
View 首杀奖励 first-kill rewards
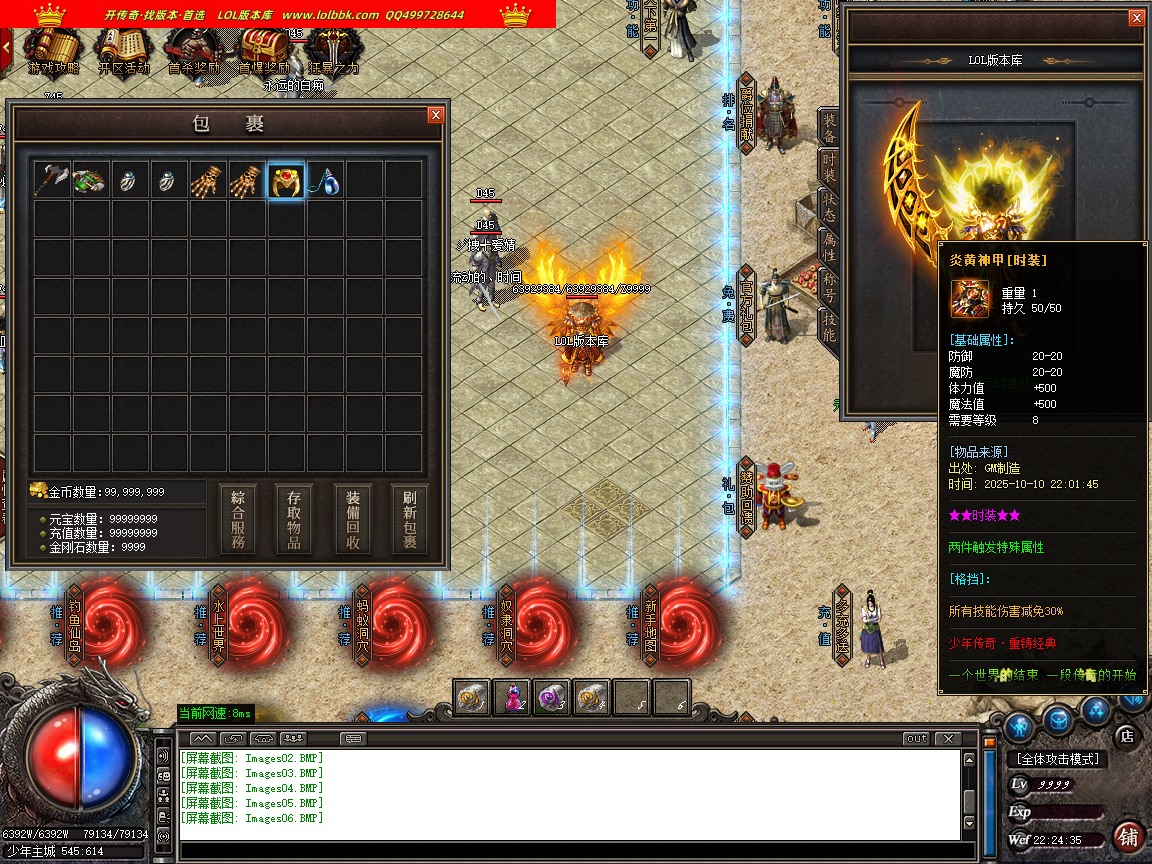pyautogui.click(x=194, y=50)
